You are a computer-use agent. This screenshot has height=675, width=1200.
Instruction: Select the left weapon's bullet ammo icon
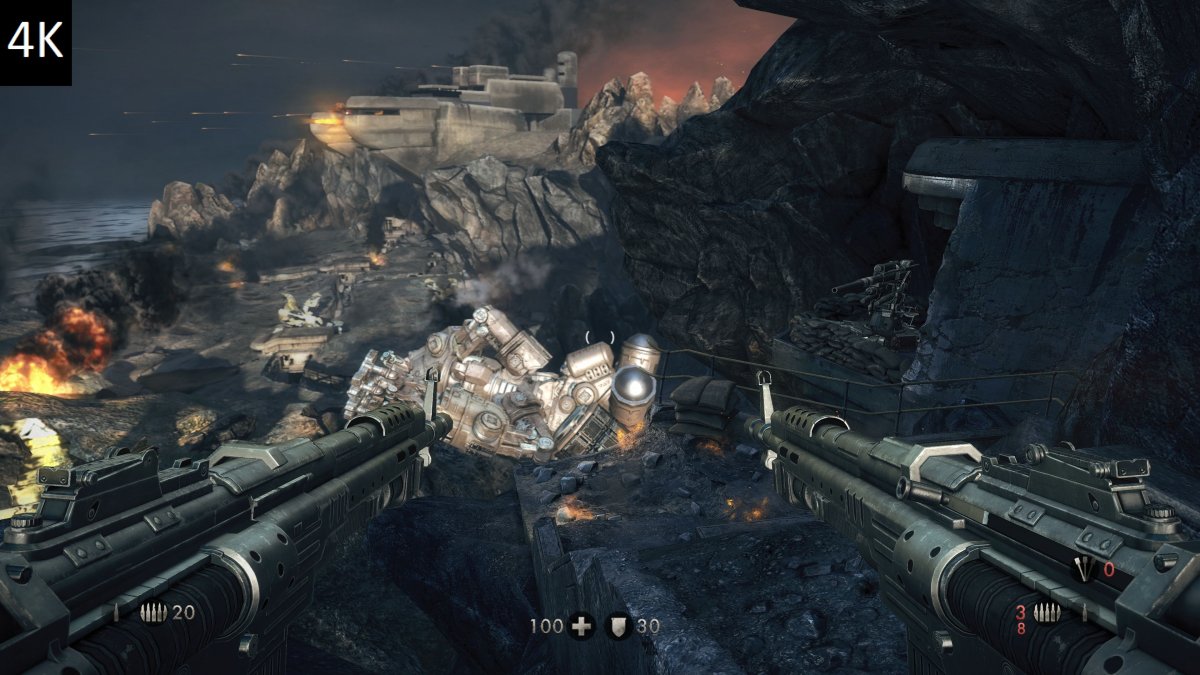[x=153, y=613]
